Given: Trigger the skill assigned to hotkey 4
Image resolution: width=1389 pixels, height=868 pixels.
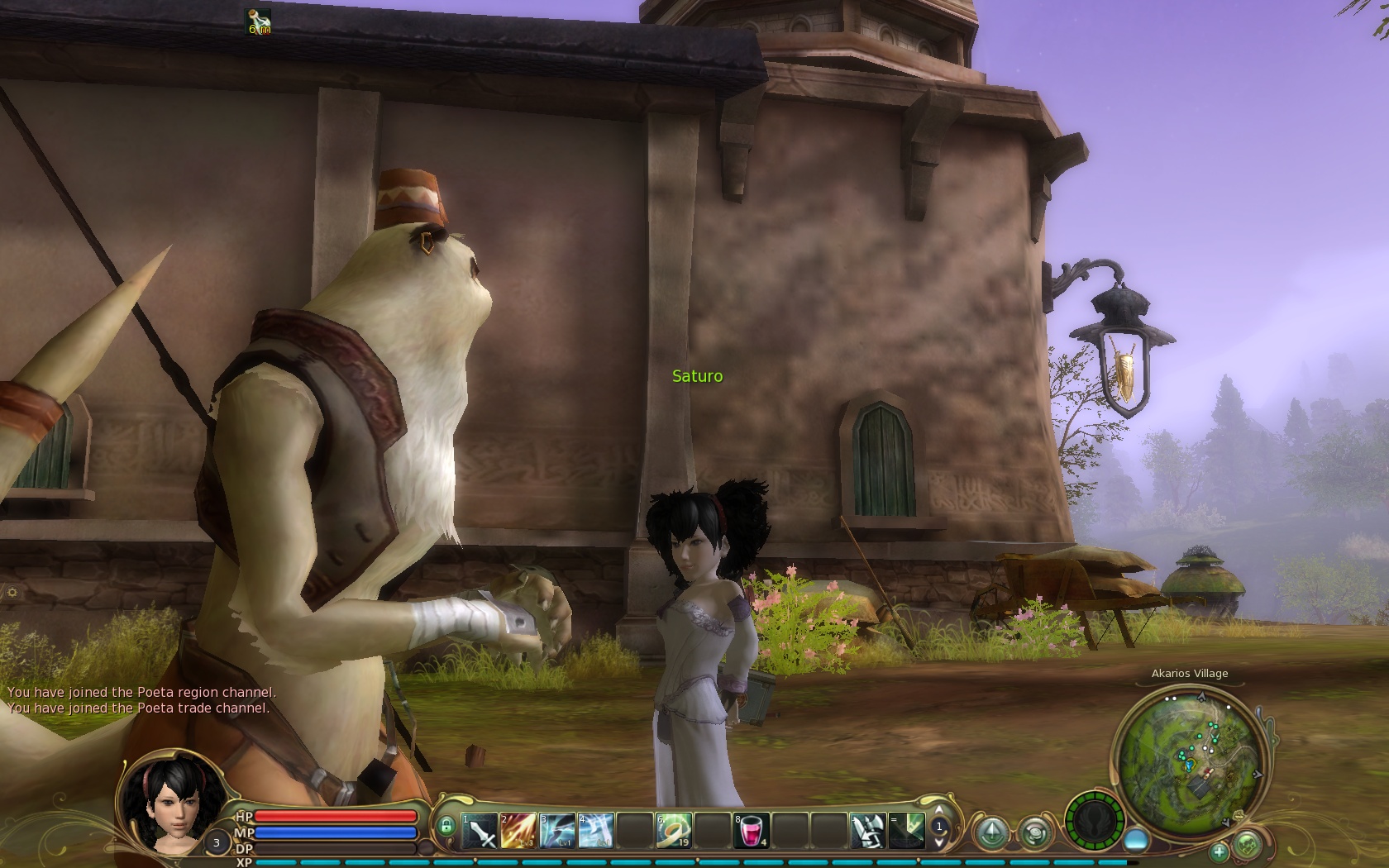Looking at the screenshot, I should click(x=596, y=831).
